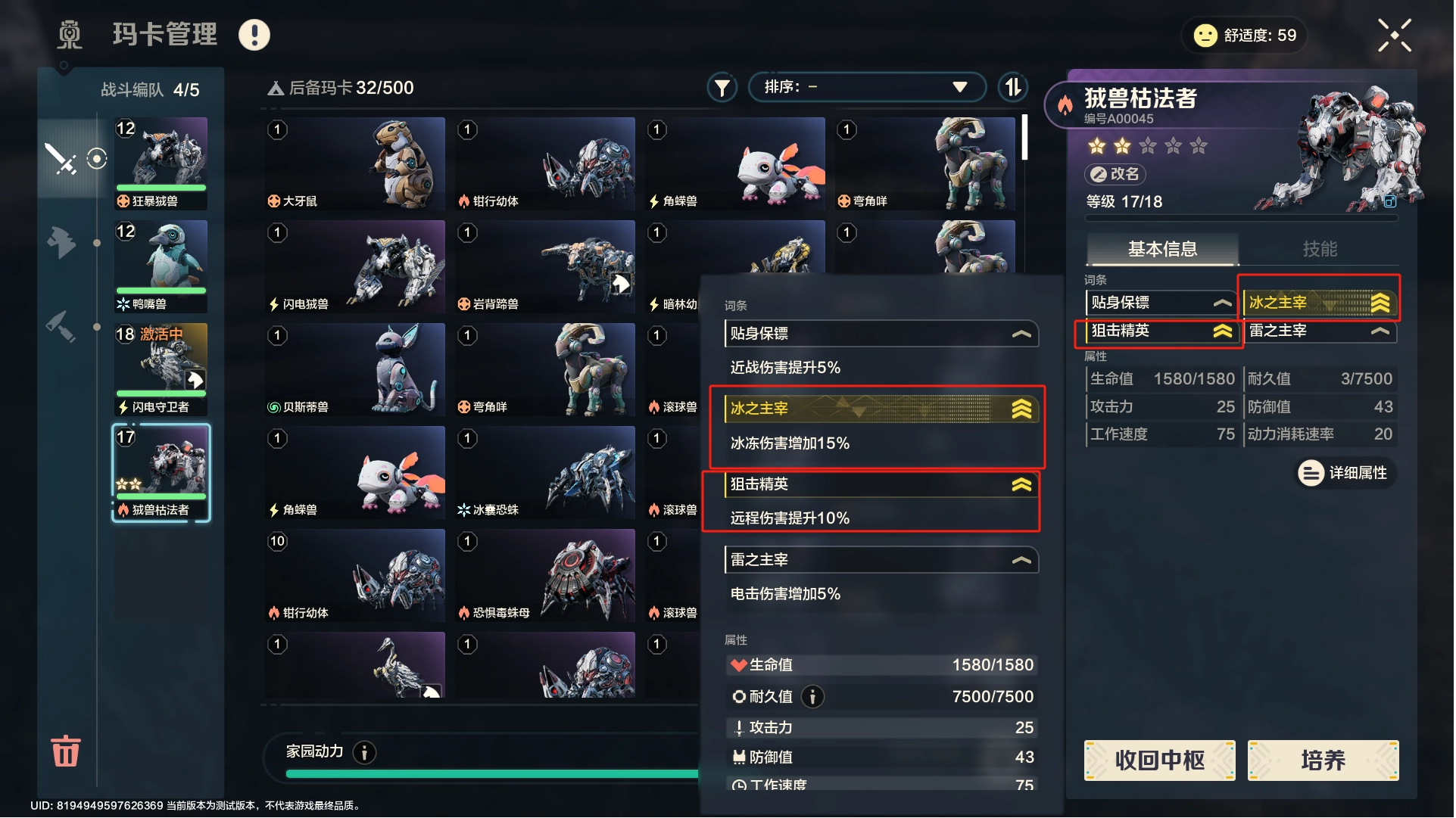The width and height of the screenshot is (1456, 818).
Task: Switch to the 技能 tab
Action: click(1319, 249)
